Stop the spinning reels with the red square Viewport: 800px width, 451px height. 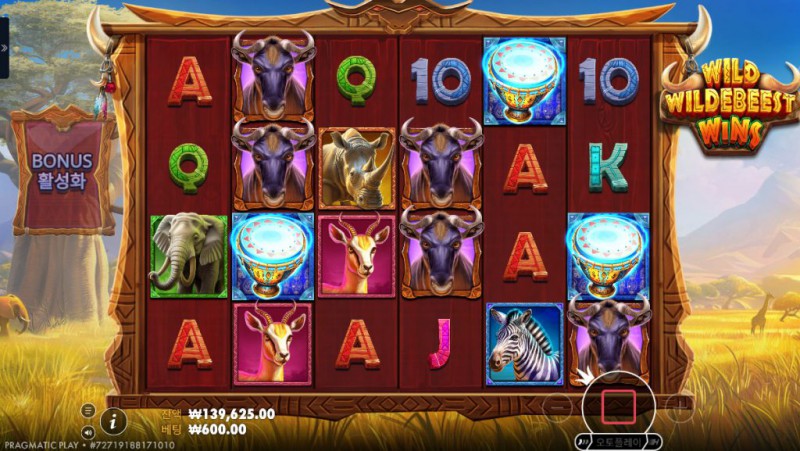pyautogui.click(x=618, y=405)
